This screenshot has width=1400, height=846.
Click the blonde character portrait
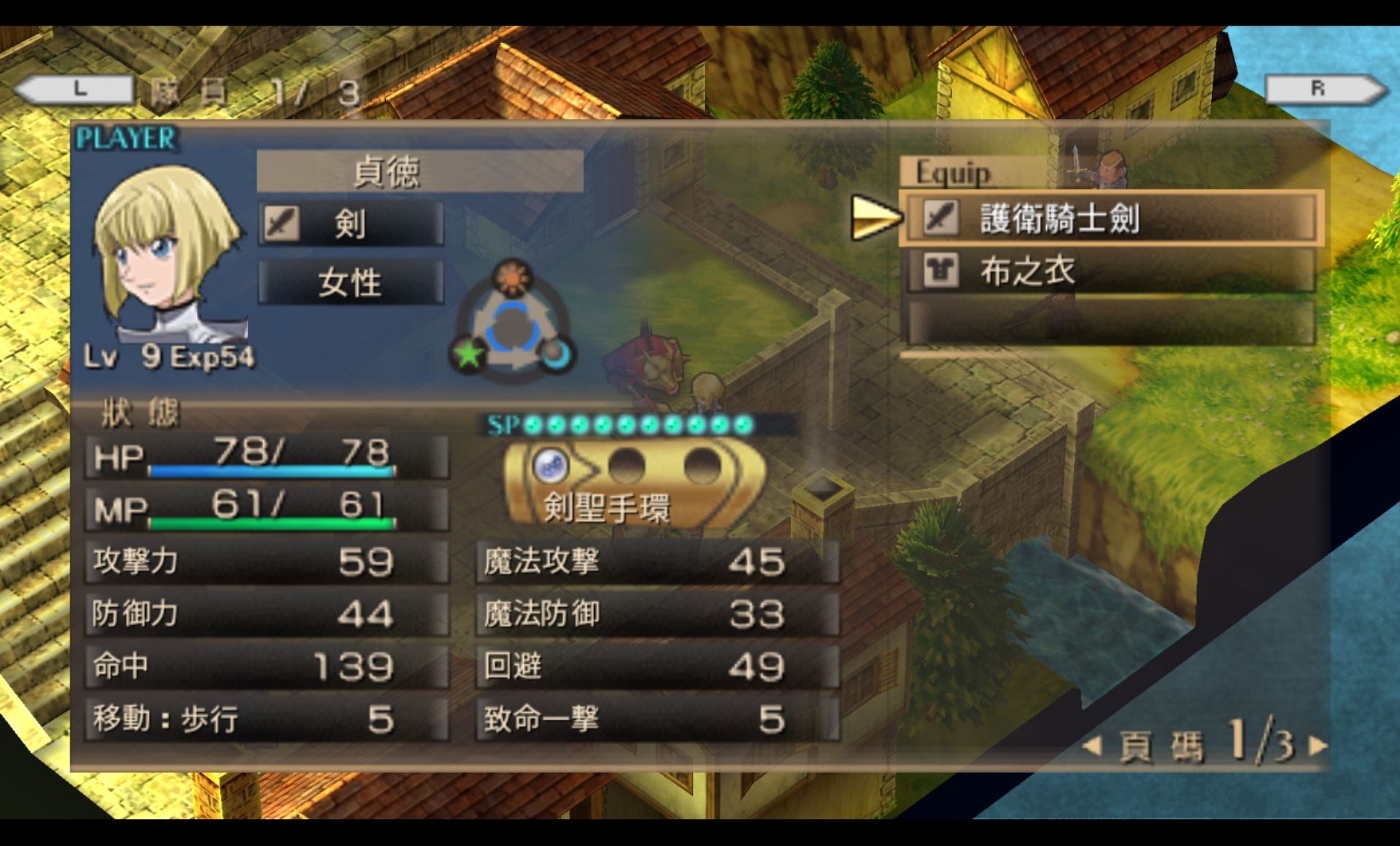click(166, 252)
